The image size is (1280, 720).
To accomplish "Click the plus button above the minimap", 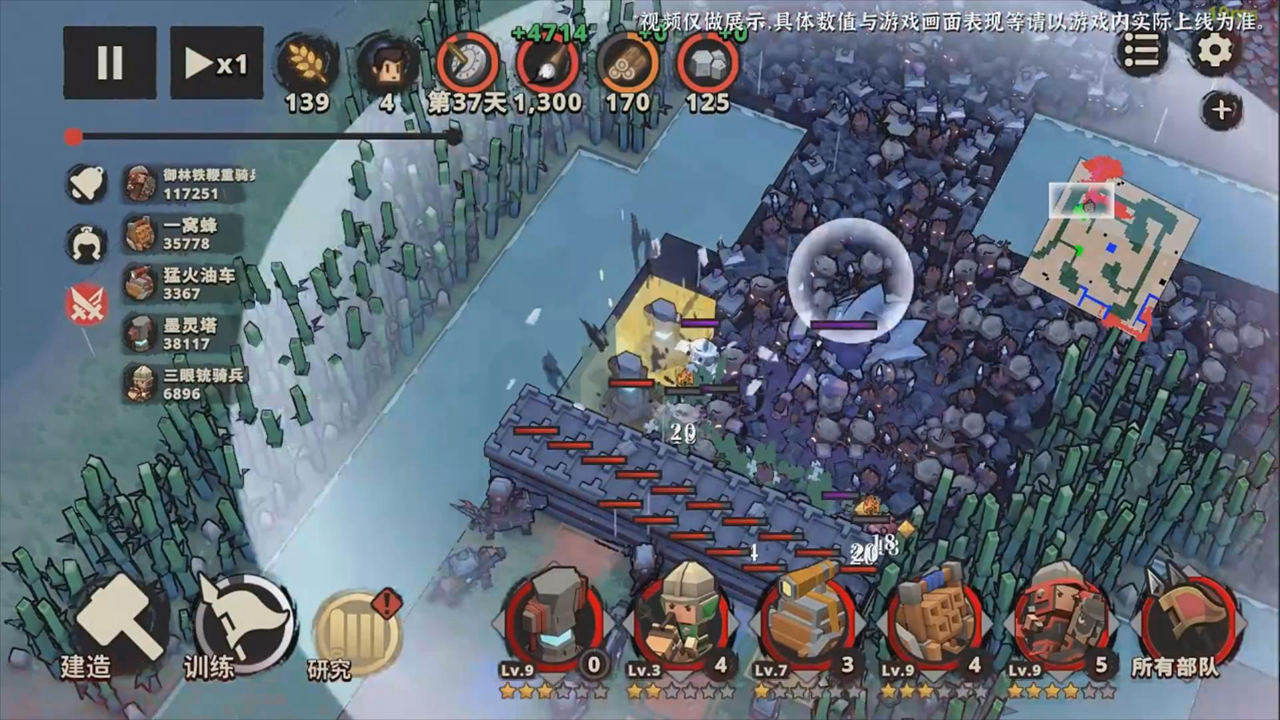I will pyautogui.click(x=1221, y=110).
